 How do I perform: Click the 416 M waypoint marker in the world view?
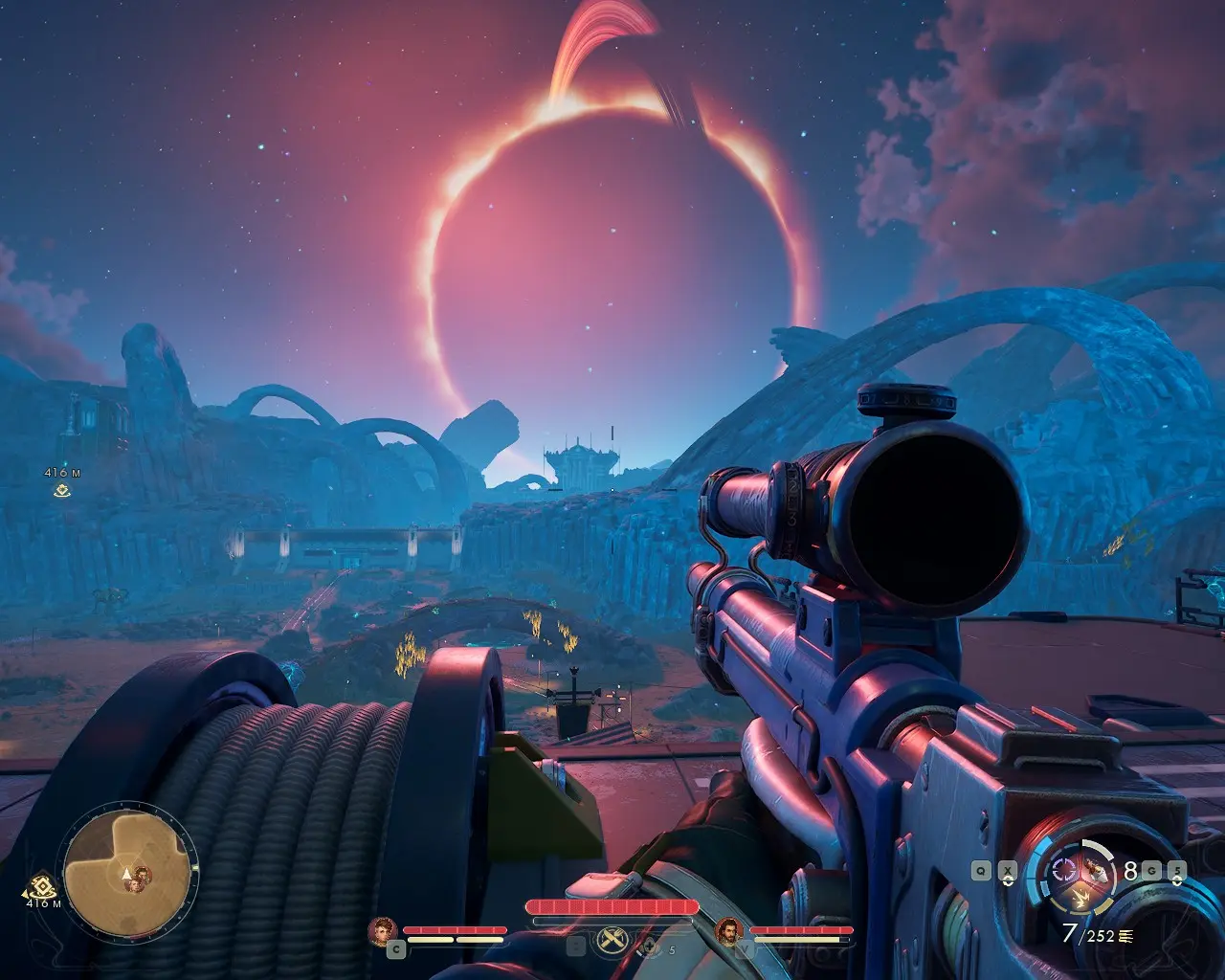62,490
